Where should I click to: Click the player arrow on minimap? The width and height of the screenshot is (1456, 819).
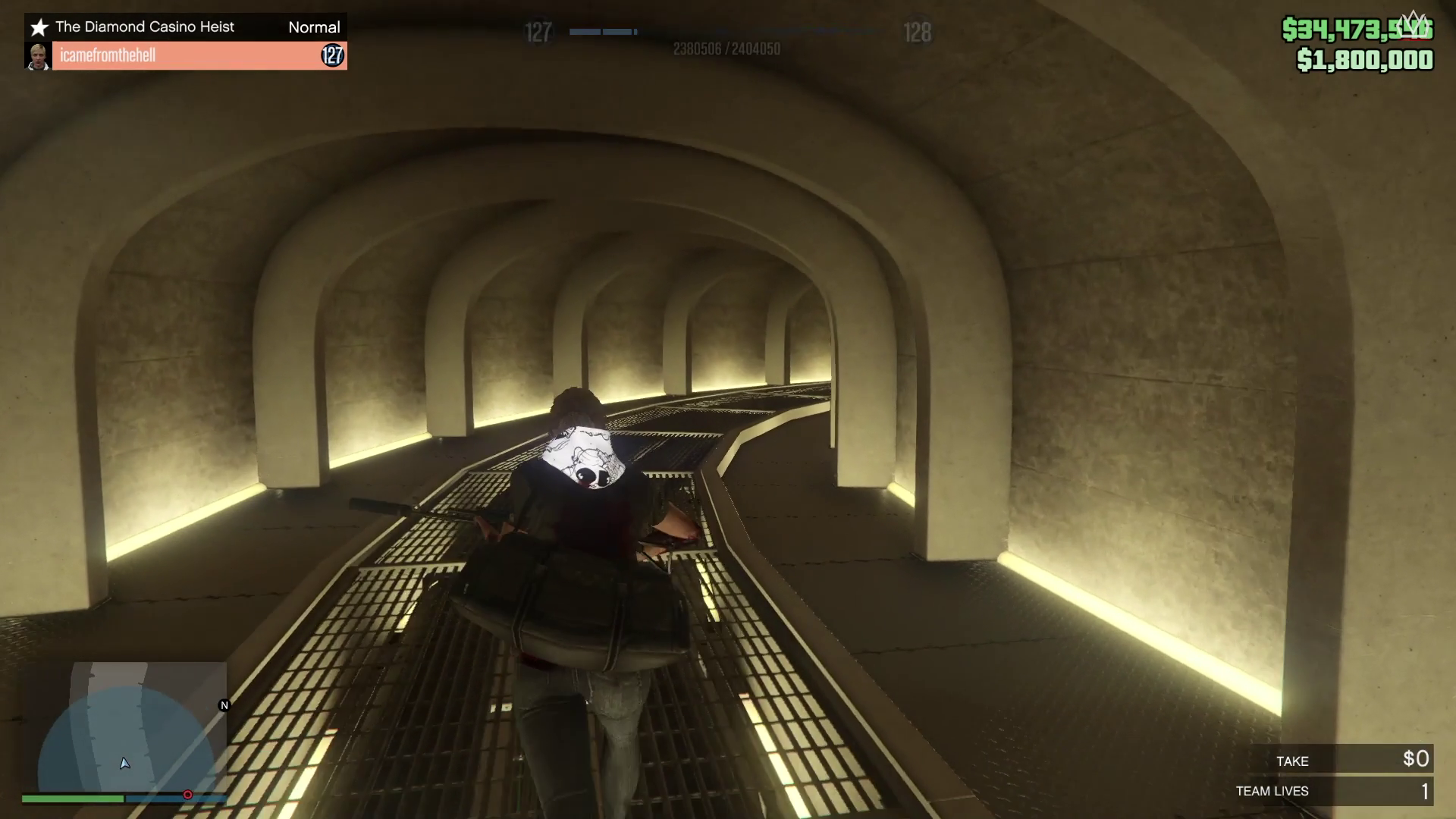125,763
